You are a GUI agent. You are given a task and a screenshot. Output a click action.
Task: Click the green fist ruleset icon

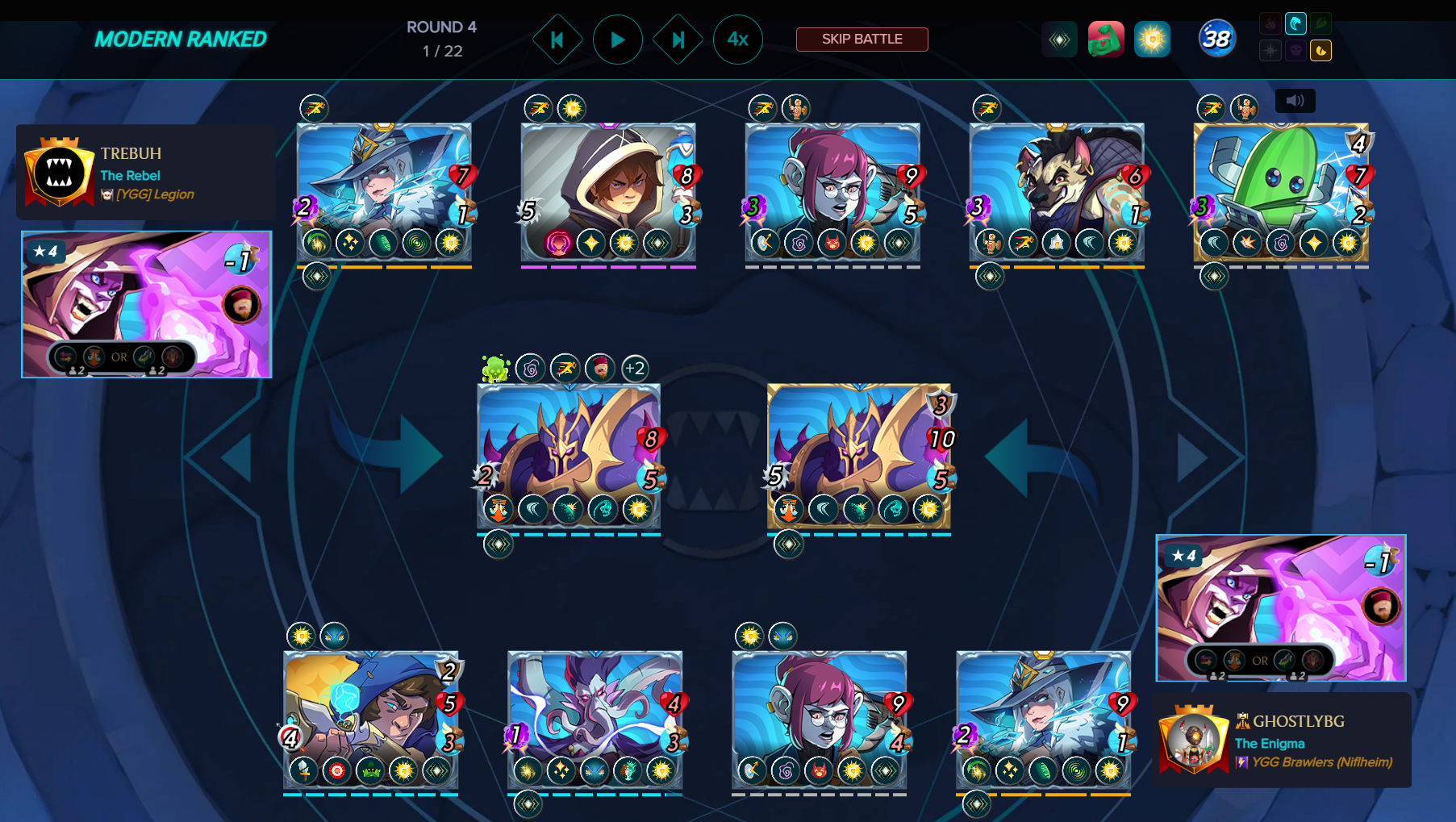tap(1106, 40)
